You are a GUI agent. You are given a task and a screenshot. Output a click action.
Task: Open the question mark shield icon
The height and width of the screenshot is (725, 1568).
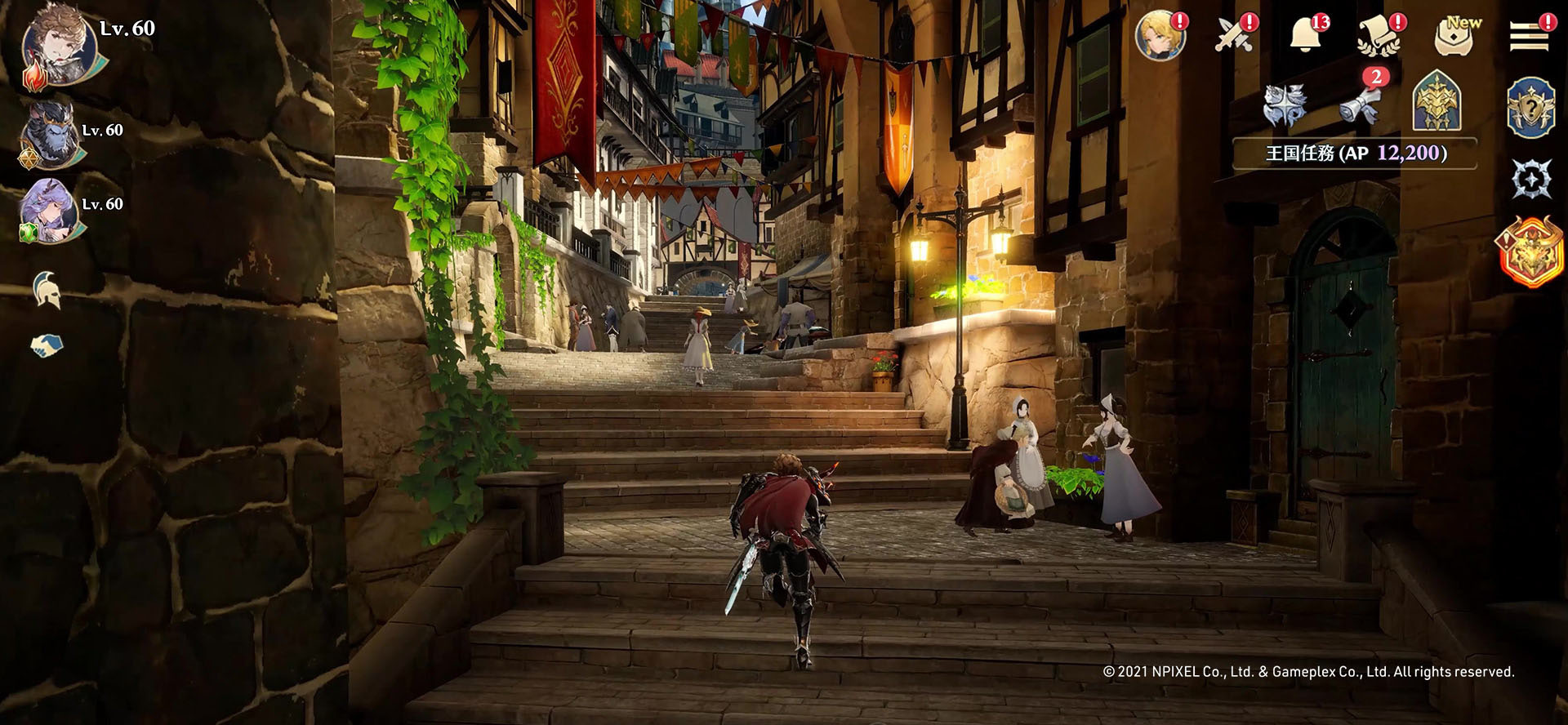pyautogui.click(x=1530, y=107)
